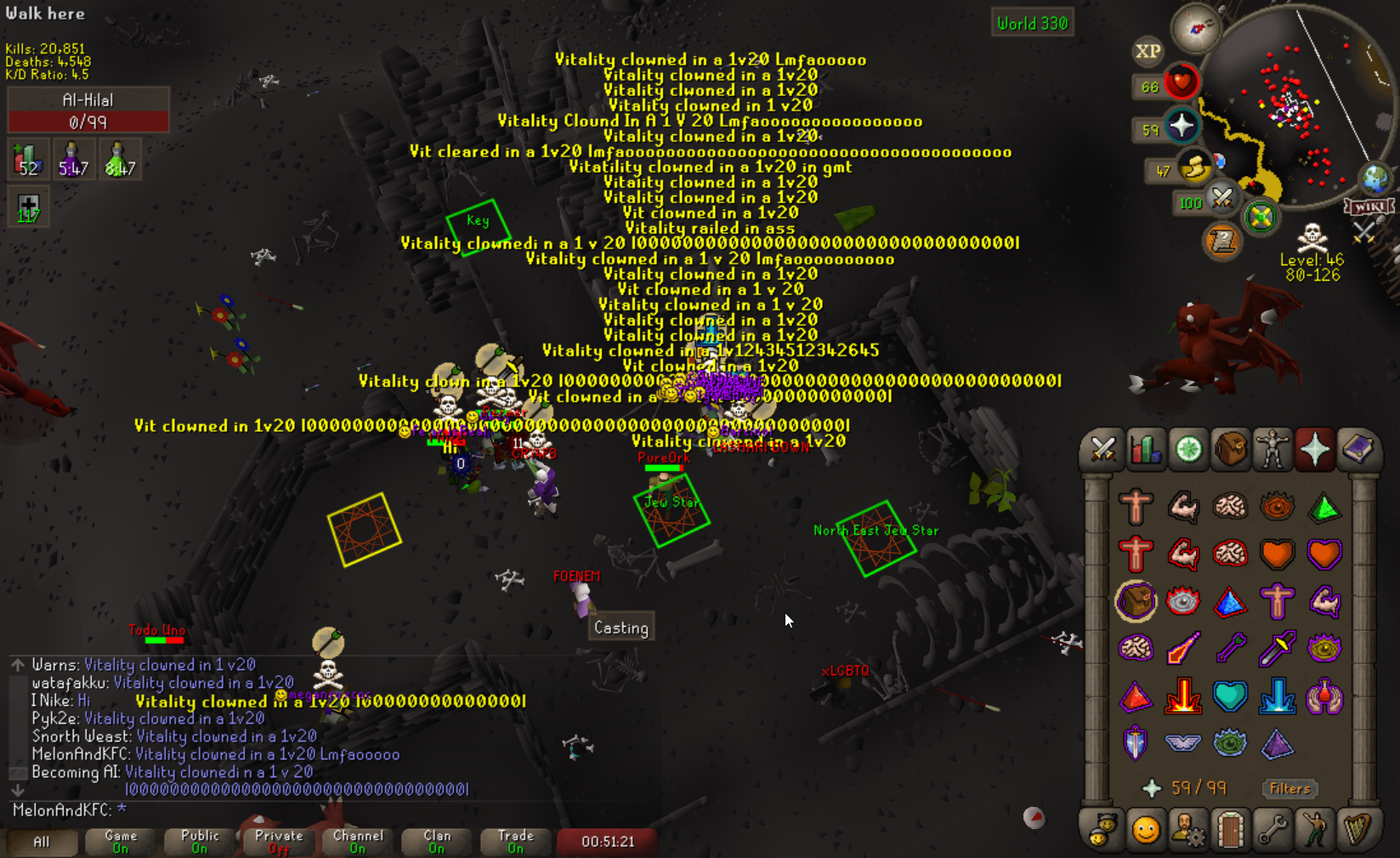1400x858 pixels.
Task: Open the Settings wrench tab
Action: pyautogui.click(x=1272, y=829)
